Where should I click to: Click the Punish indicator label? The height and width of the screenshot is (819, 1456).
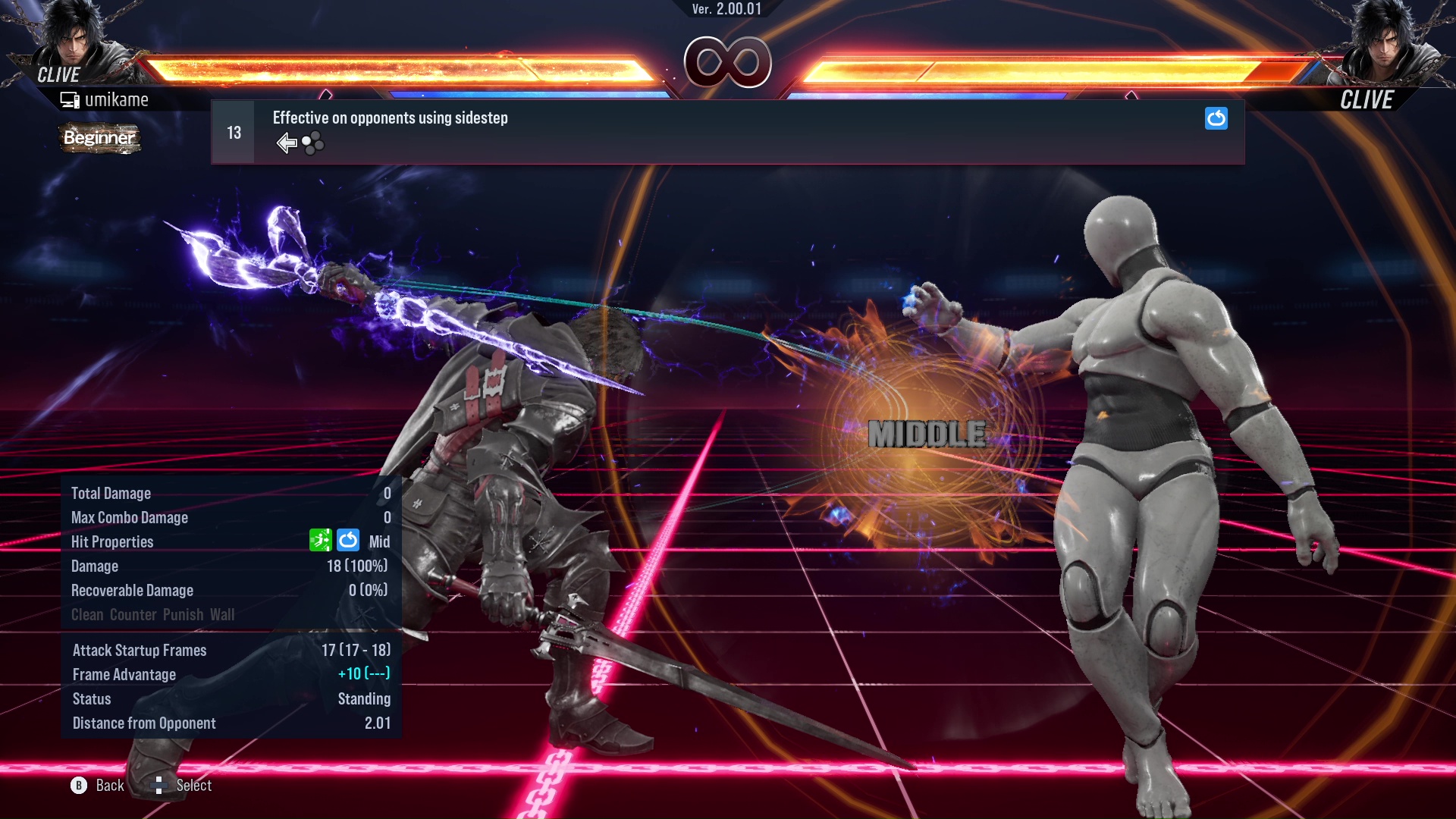click(x=182, y=615)
